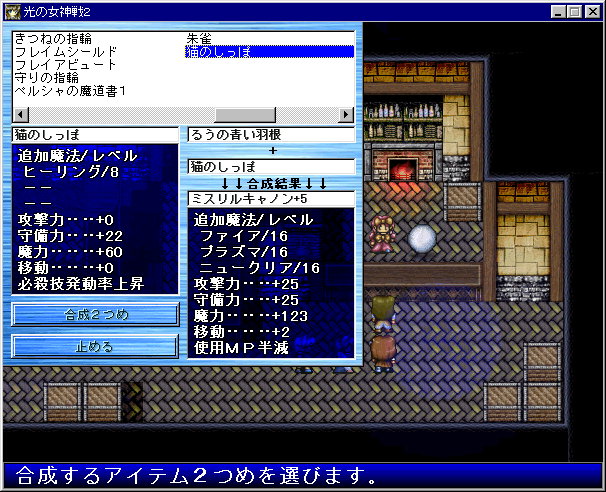Click the item list's right scroll arrow
This screenshot has width=606, height=492.
[x=347, y=114]
